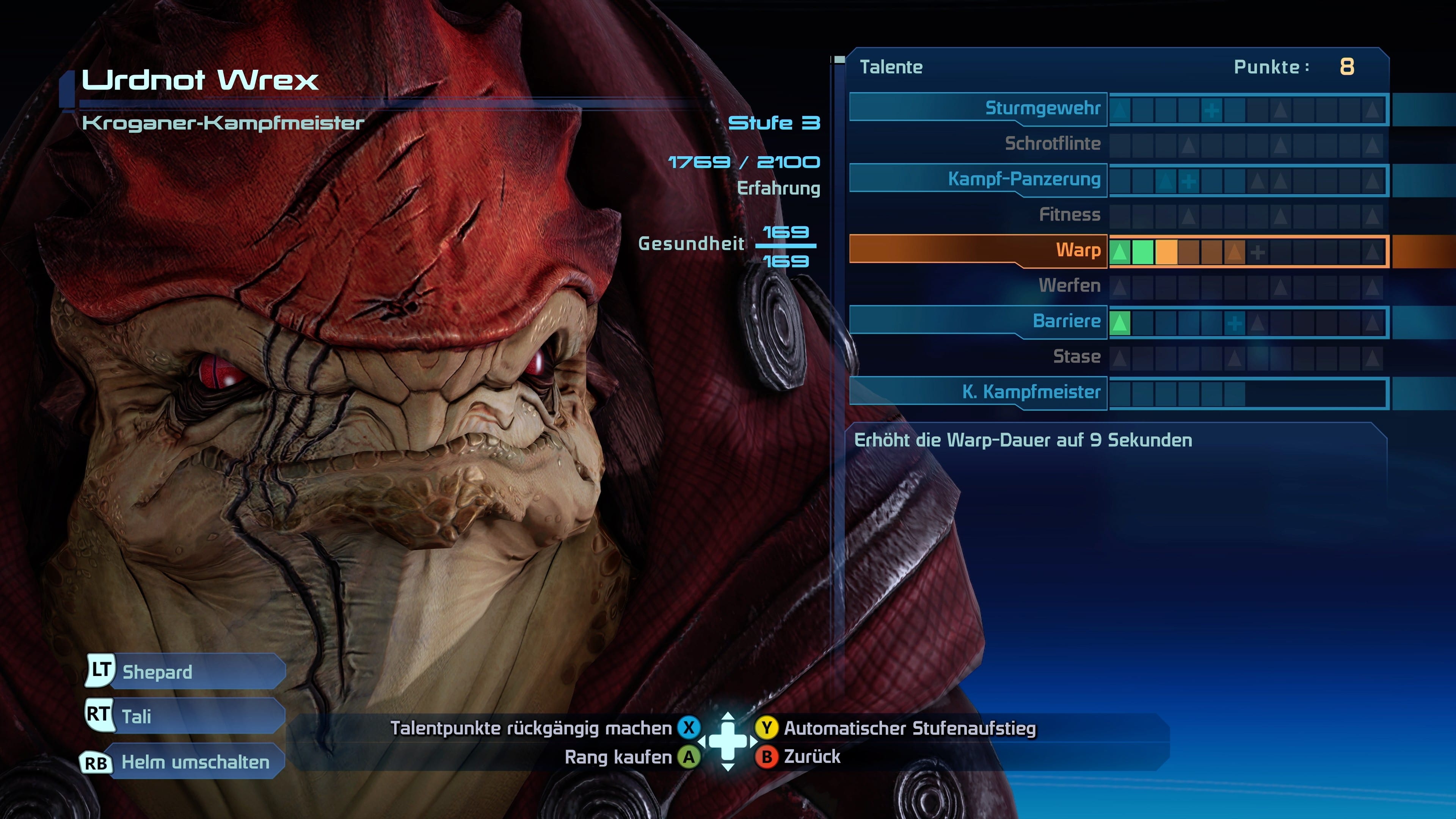This screenshot has height=819, width=1456.
Task: Select the Barriere talent row
Action: [1066, 321]
